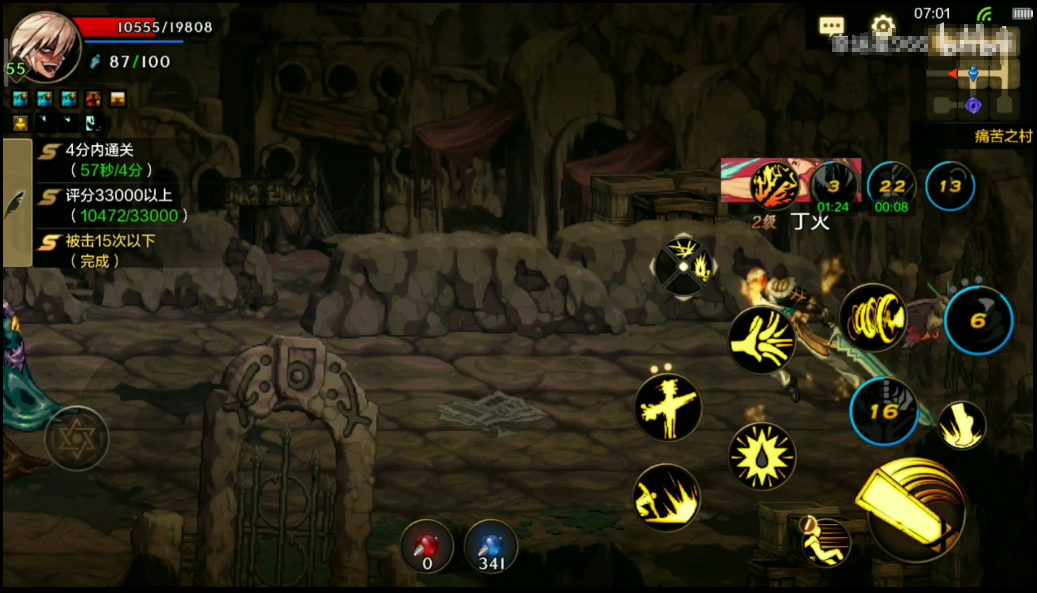Toggle the feather quest objectives tab
Screen dimensions: 1037x593
click(17, 204)
